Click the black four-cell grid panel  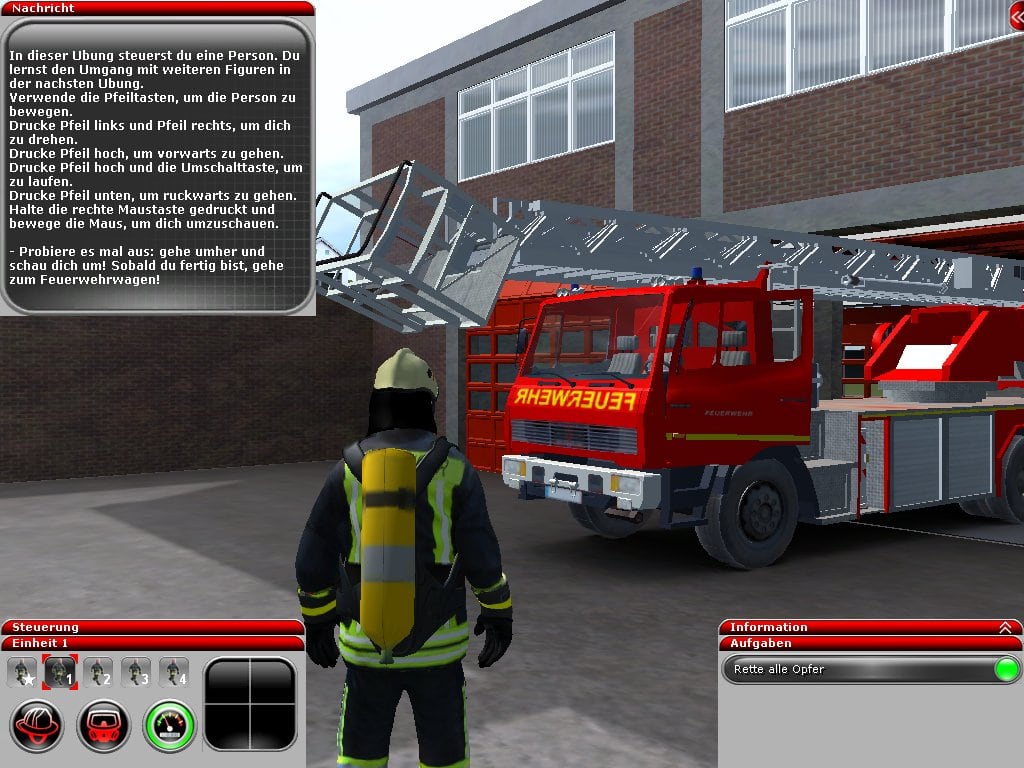tap(250, 704)
